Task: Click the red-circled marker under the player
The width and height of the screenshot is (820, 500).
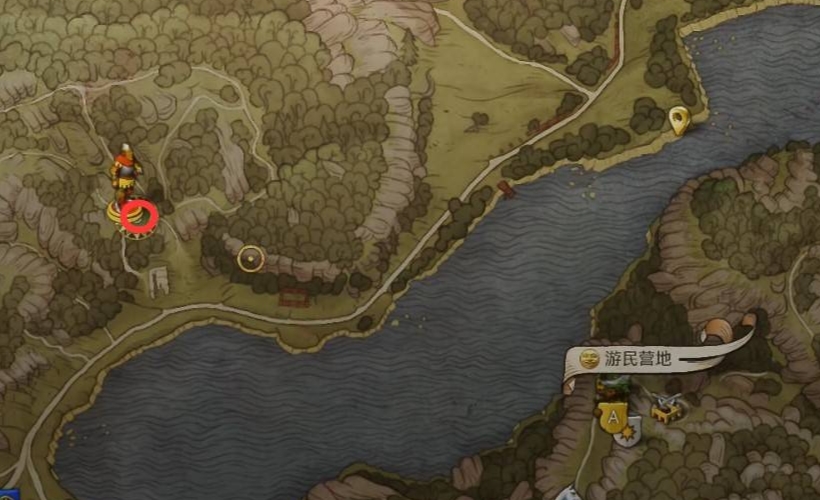Action: coord(139,216)
